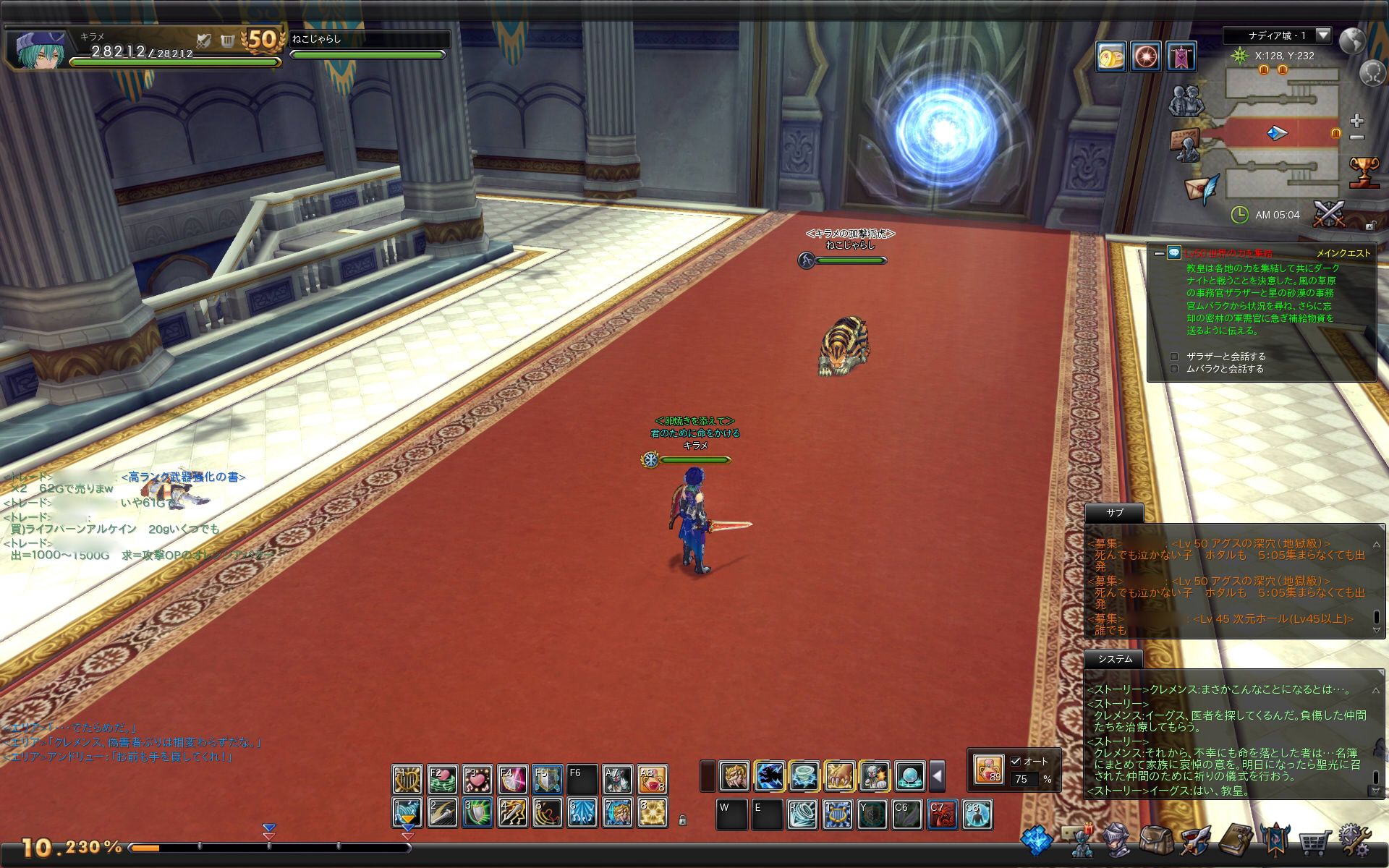Switch to the システム chat tab
The width and height of the screenshot is (1389, 868).
[1114, 659]
